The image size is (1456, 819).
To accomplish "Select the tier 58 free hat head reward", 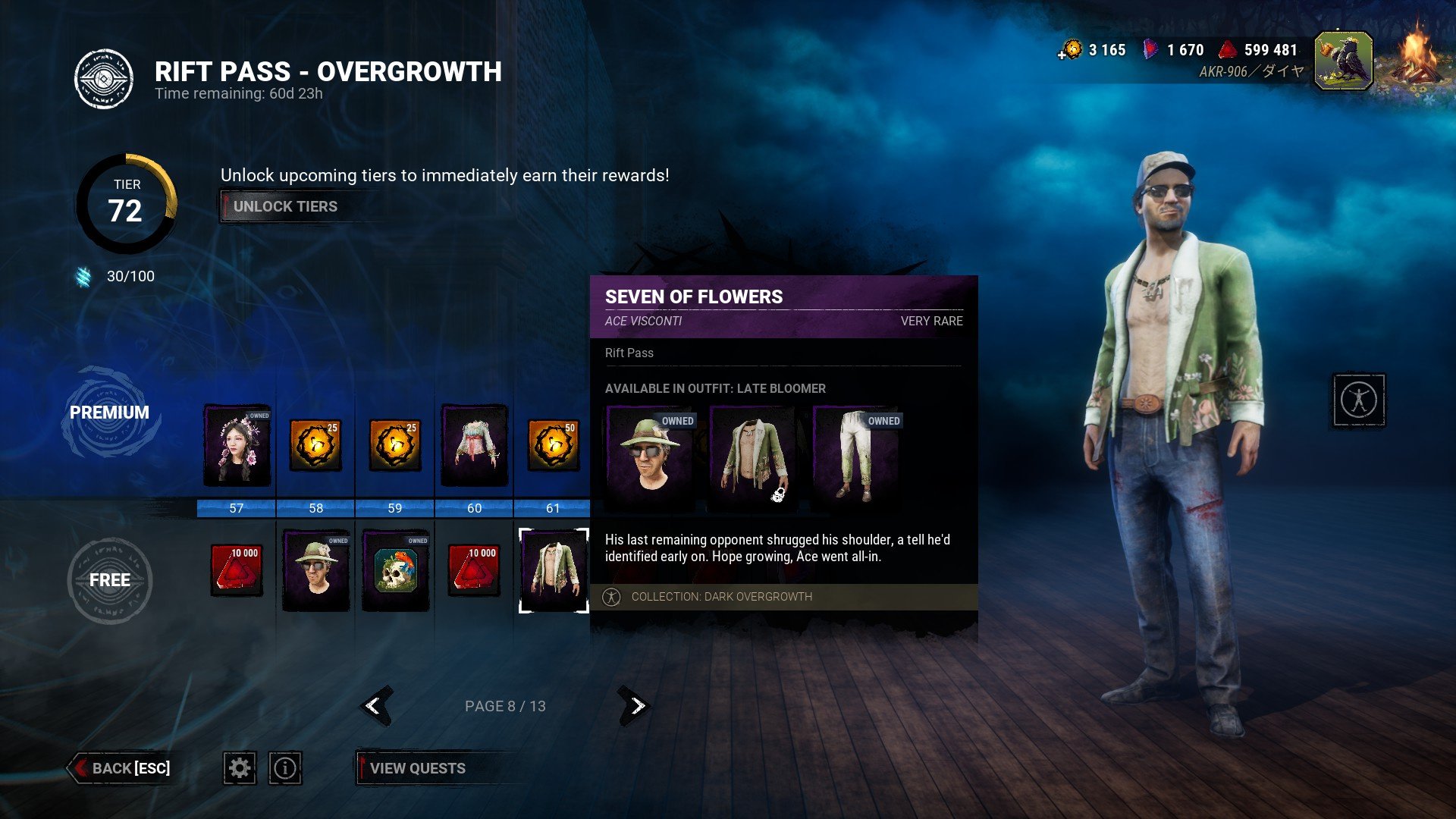I will click(x=316, y=570).
